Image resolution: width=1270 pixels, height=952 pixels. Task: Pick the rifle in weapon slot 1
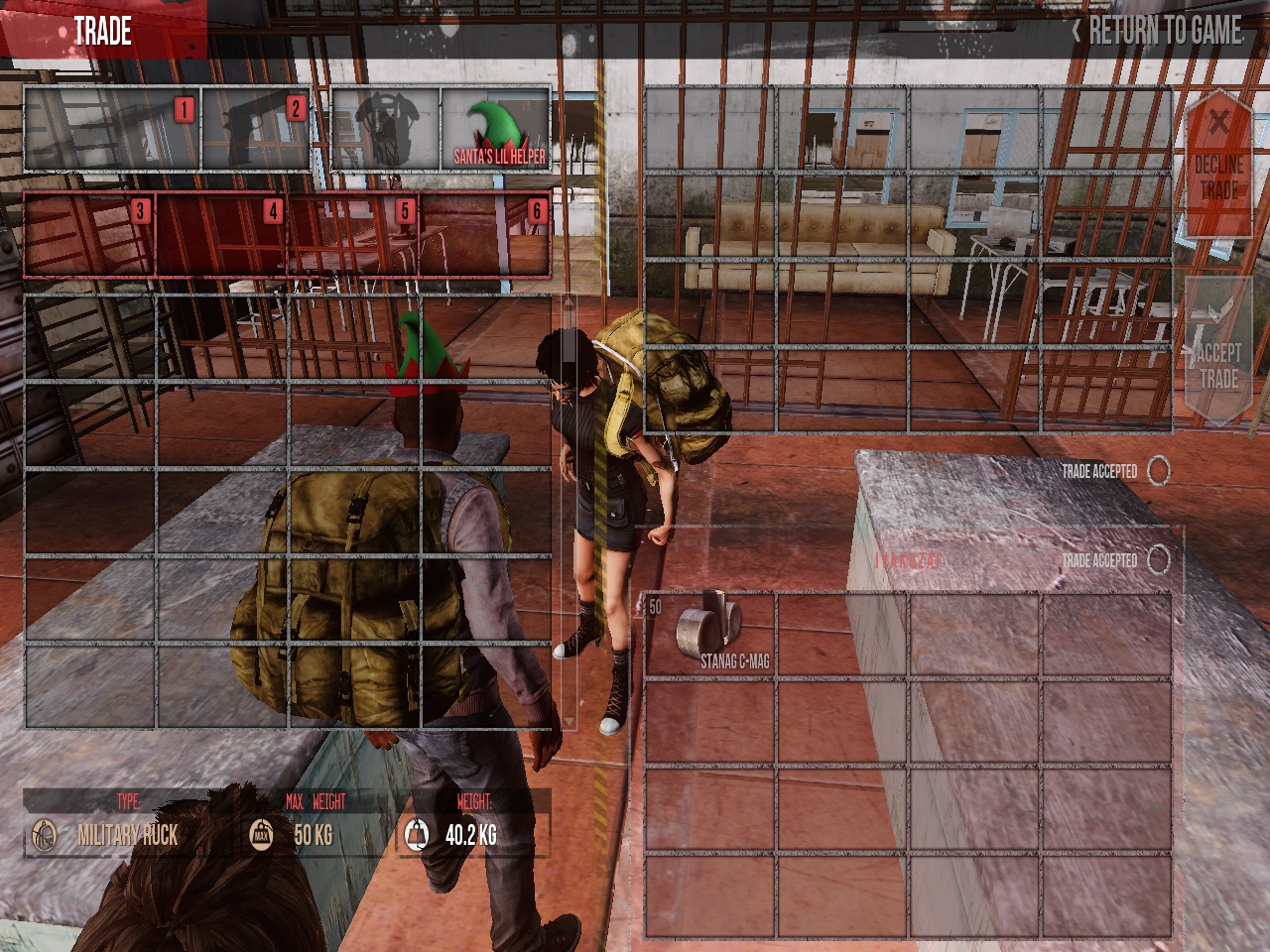(112, 129)
